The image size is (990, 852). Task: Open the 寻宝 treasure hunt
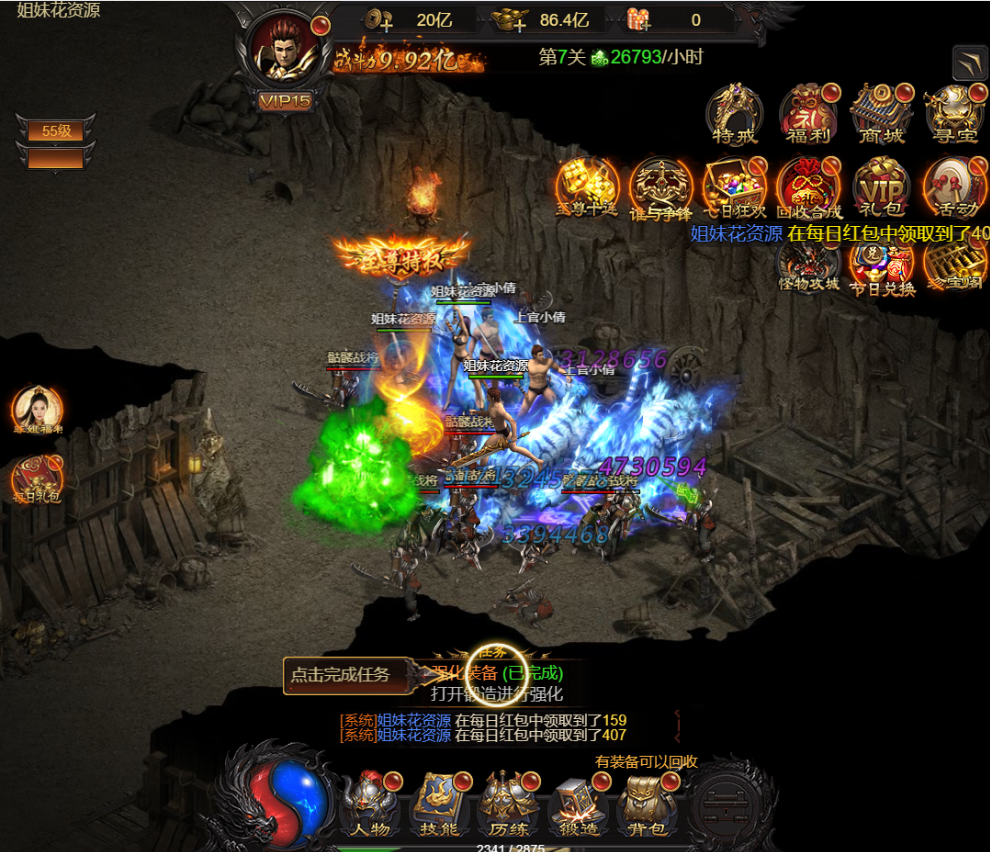point(952,113)
